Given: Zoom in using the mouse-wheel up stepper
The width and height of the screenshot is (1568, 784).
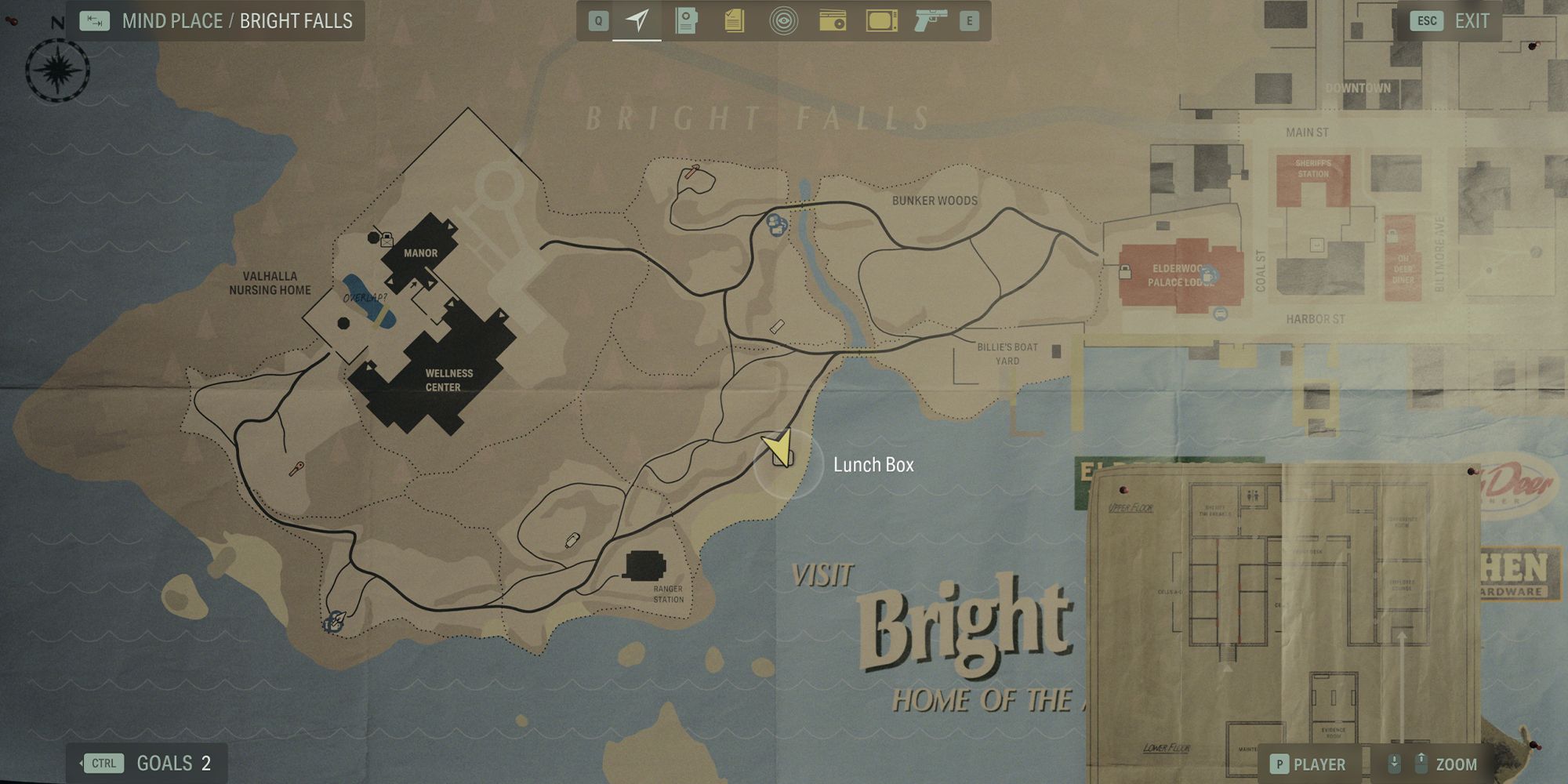Looking at the screenshot, I should click(1423, 763).
